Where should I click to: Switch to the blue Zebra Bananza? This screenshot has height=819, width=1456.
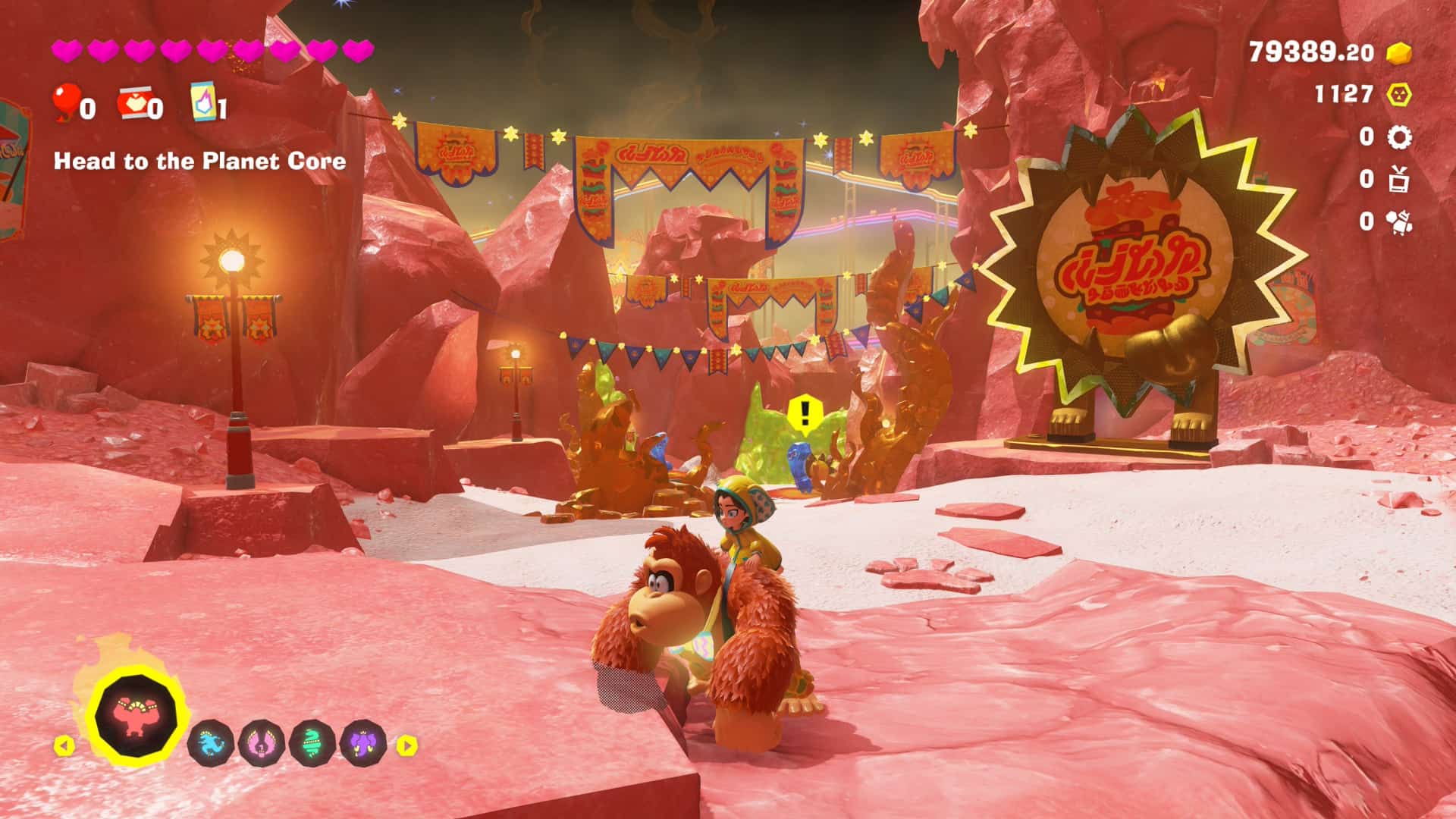click(x=211, y=743)
